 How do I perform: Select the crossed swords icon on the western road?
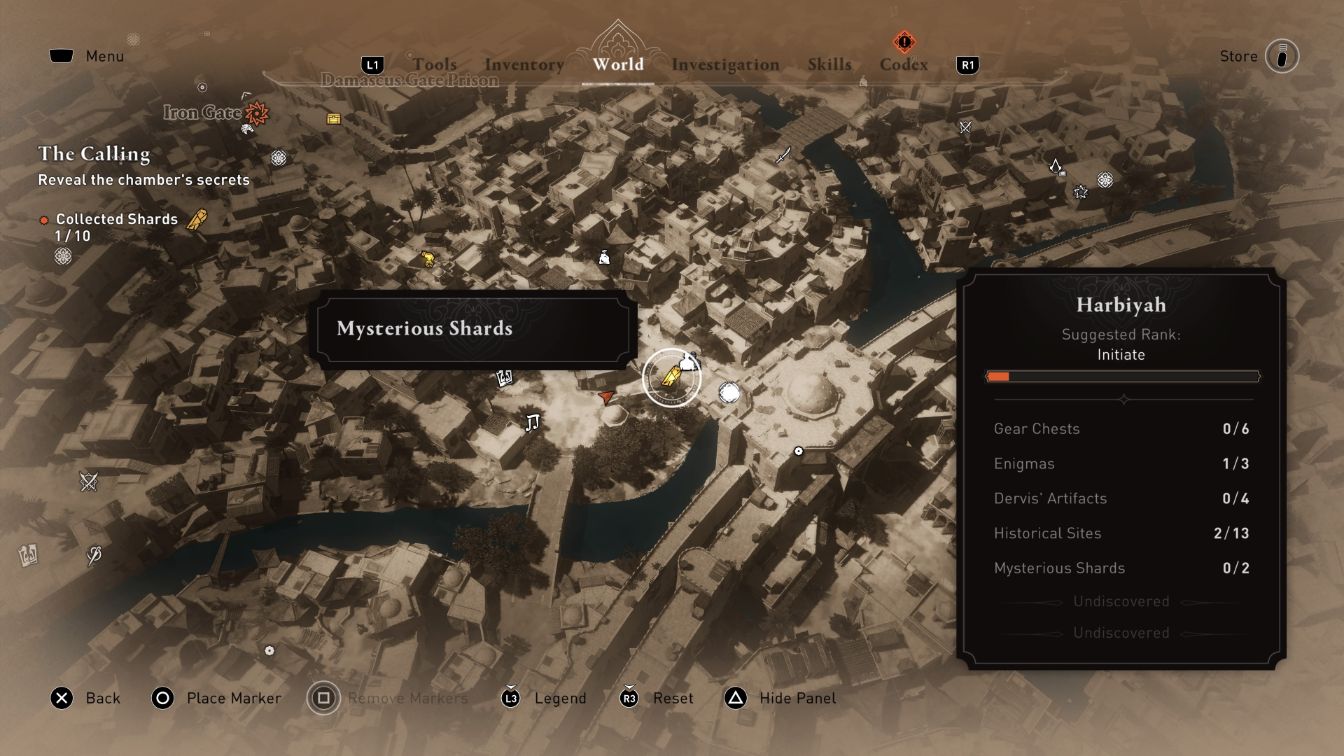pos(88,480)
